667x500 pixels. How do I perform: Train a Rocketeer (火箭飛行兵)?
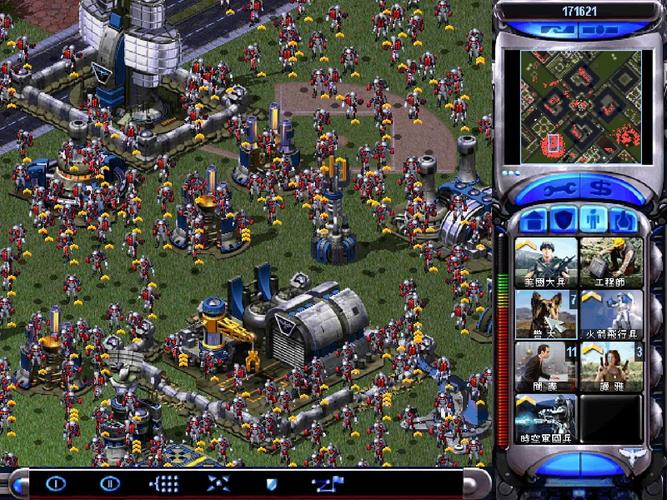pyautogui.click(x=611, y=314)
